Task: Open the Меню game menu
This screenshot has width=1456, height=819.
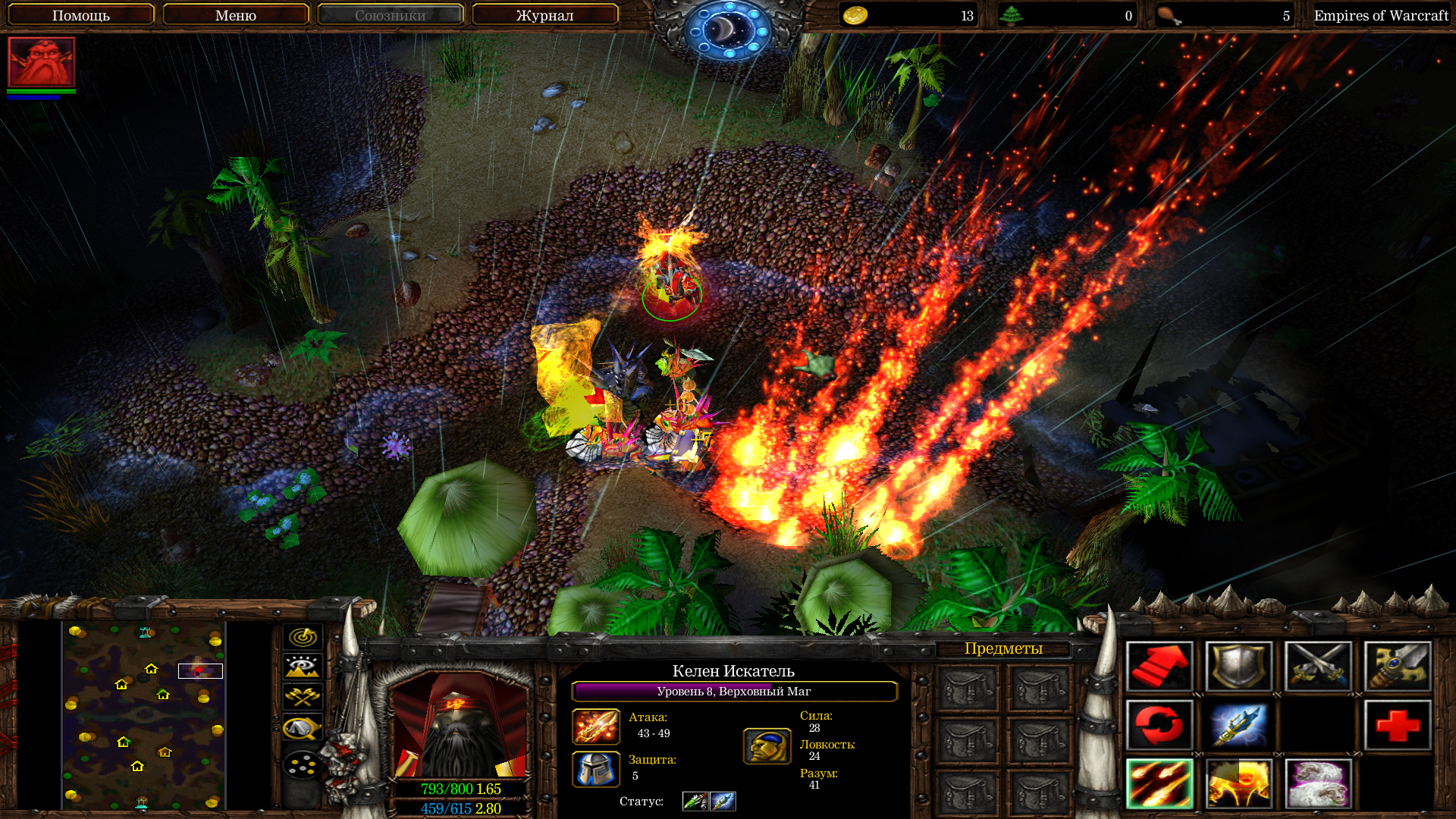Action: click(x=236, y=15)
